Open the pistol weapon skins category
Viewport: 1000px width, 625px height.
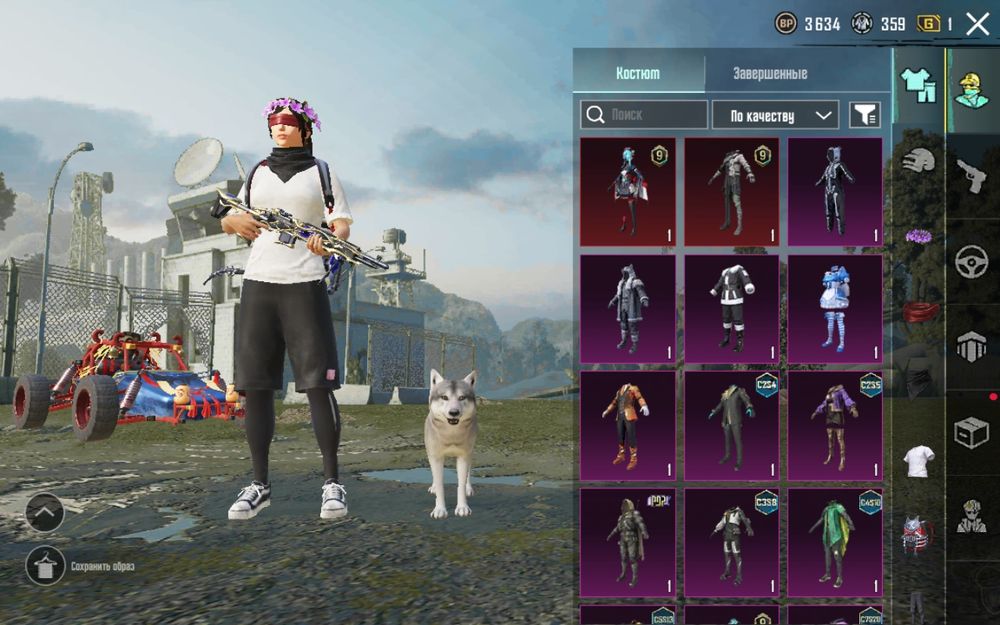[971, 176]
